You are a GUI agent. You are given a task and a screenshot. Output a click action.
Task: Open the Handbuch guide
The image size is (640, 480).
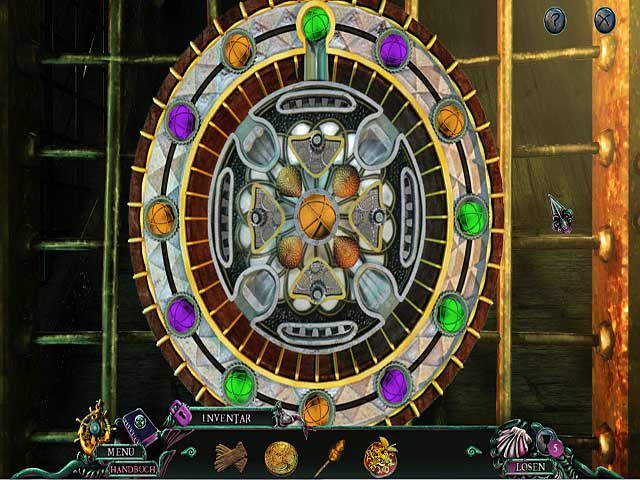click(x=131, y=467)
